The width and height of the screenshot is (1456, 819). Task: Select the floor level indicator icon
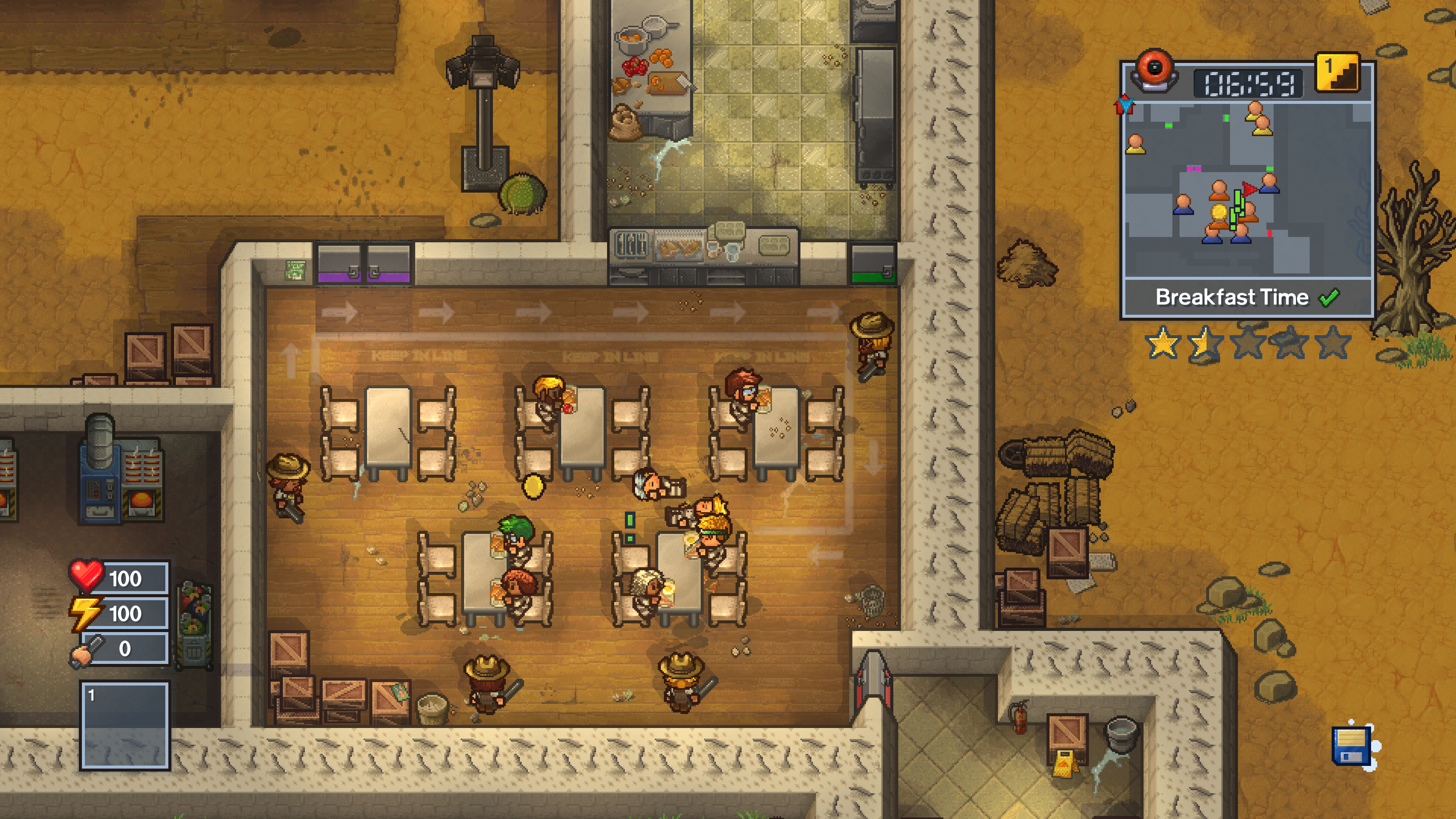coord(1337,72)
